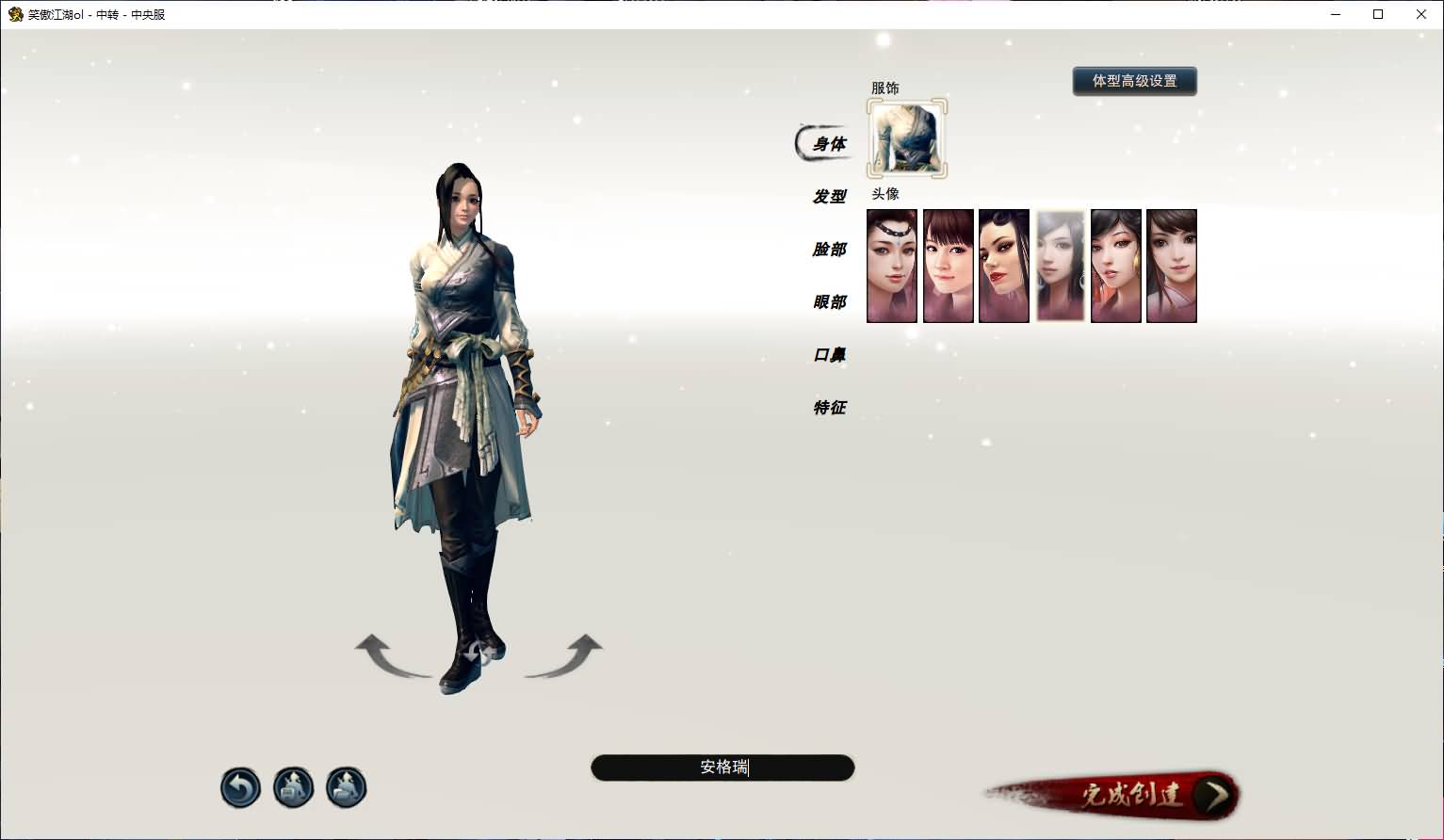This screenshot has height=840, width=1444.
Task: Click the character name field showing 安格瑞
Action: click(722, 767)
